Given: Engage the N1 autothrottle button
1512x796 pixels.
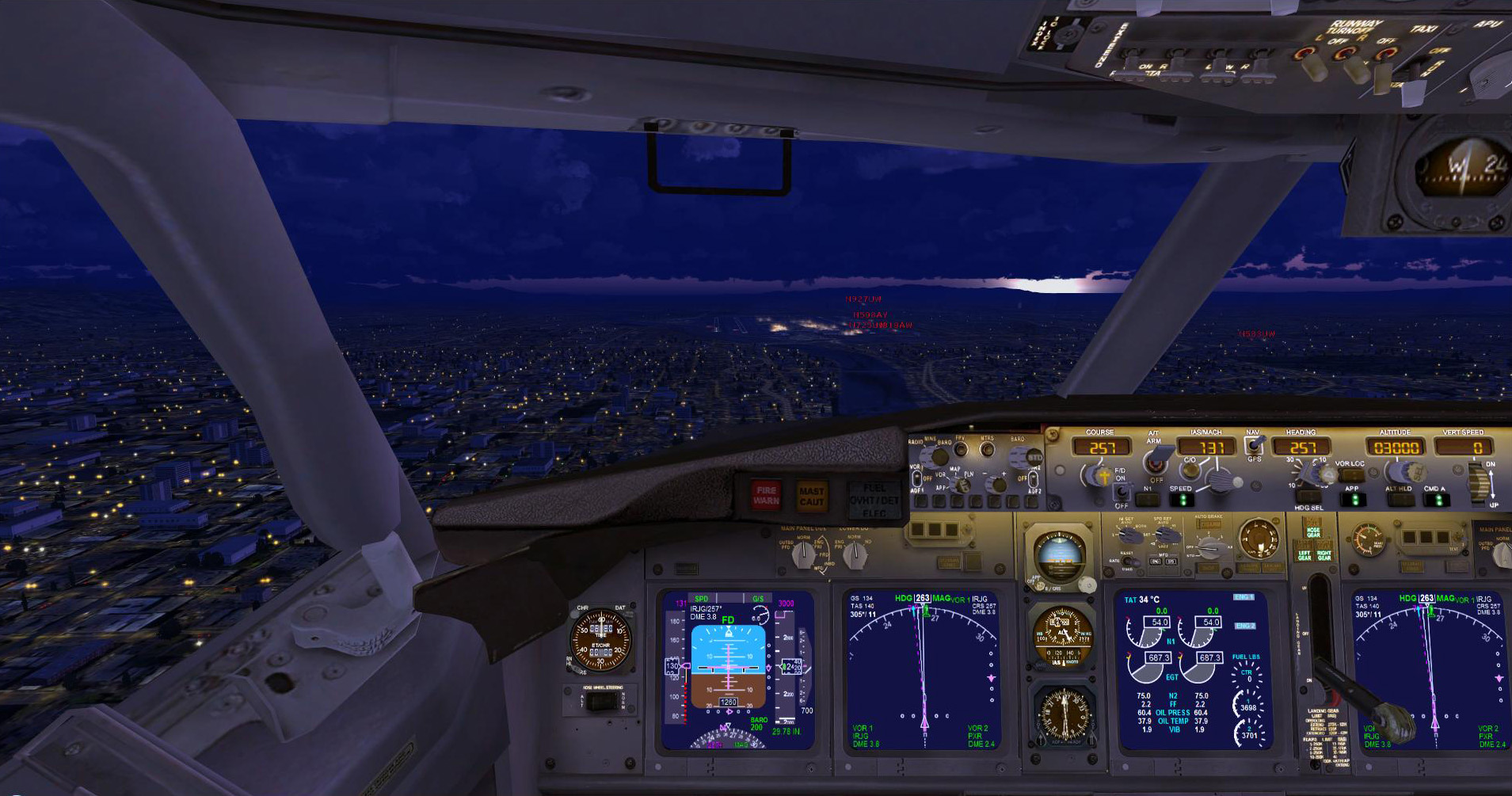Looking at the screenshot, I should pos(1148,500).
